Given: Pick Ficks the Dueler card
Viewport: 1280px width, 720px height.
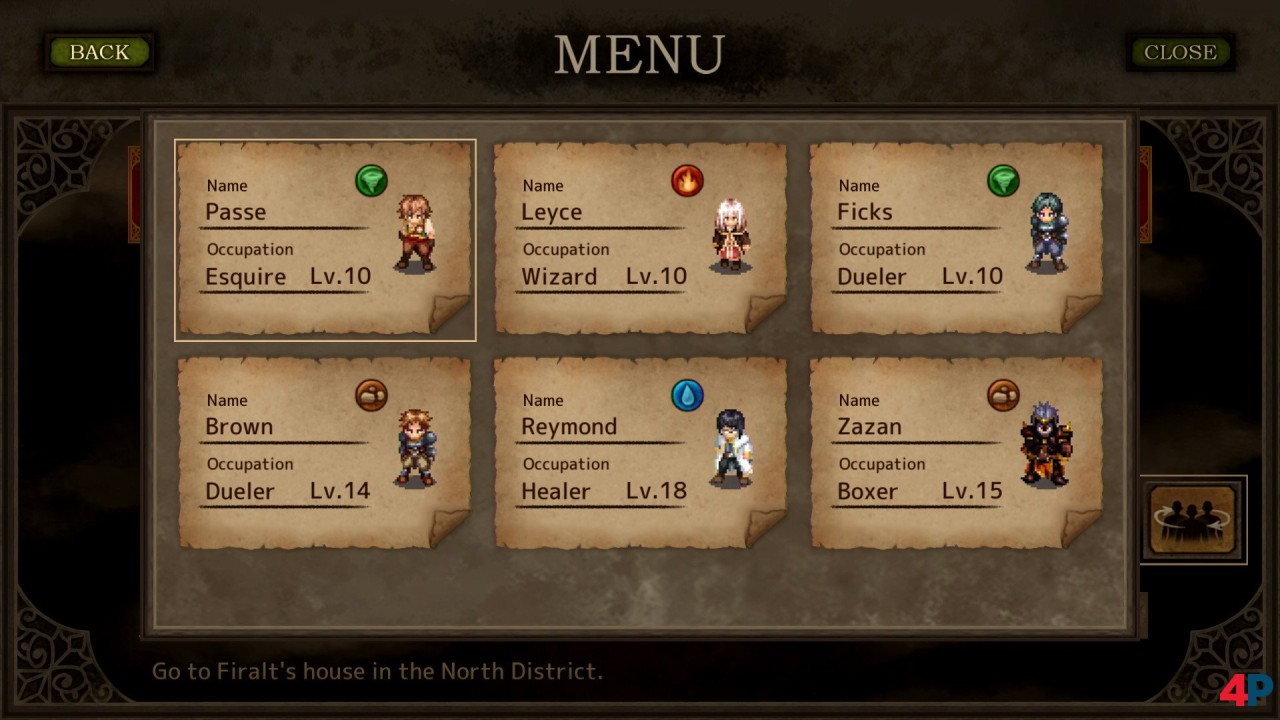Looking at the screenshot, I should tap(956, 240).
